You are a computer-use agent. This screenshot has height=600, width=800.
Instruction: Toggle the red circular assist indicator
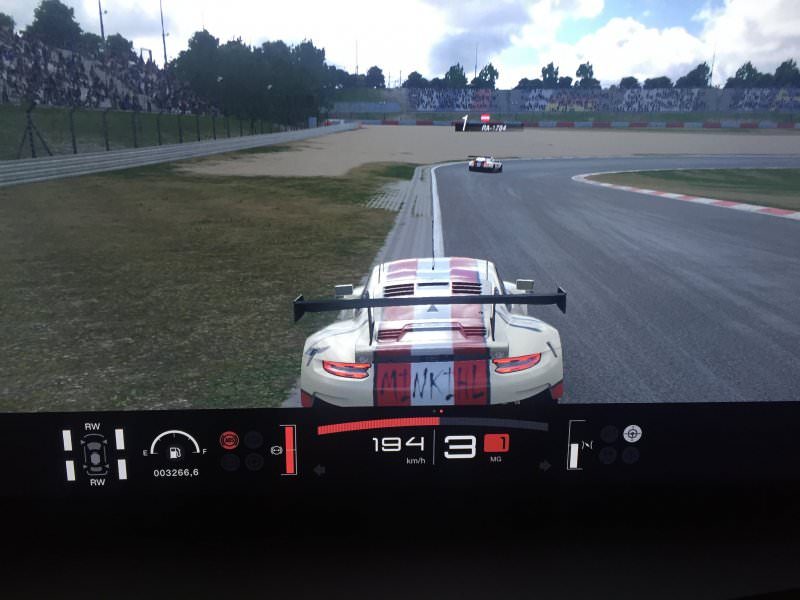click(229, 439)
